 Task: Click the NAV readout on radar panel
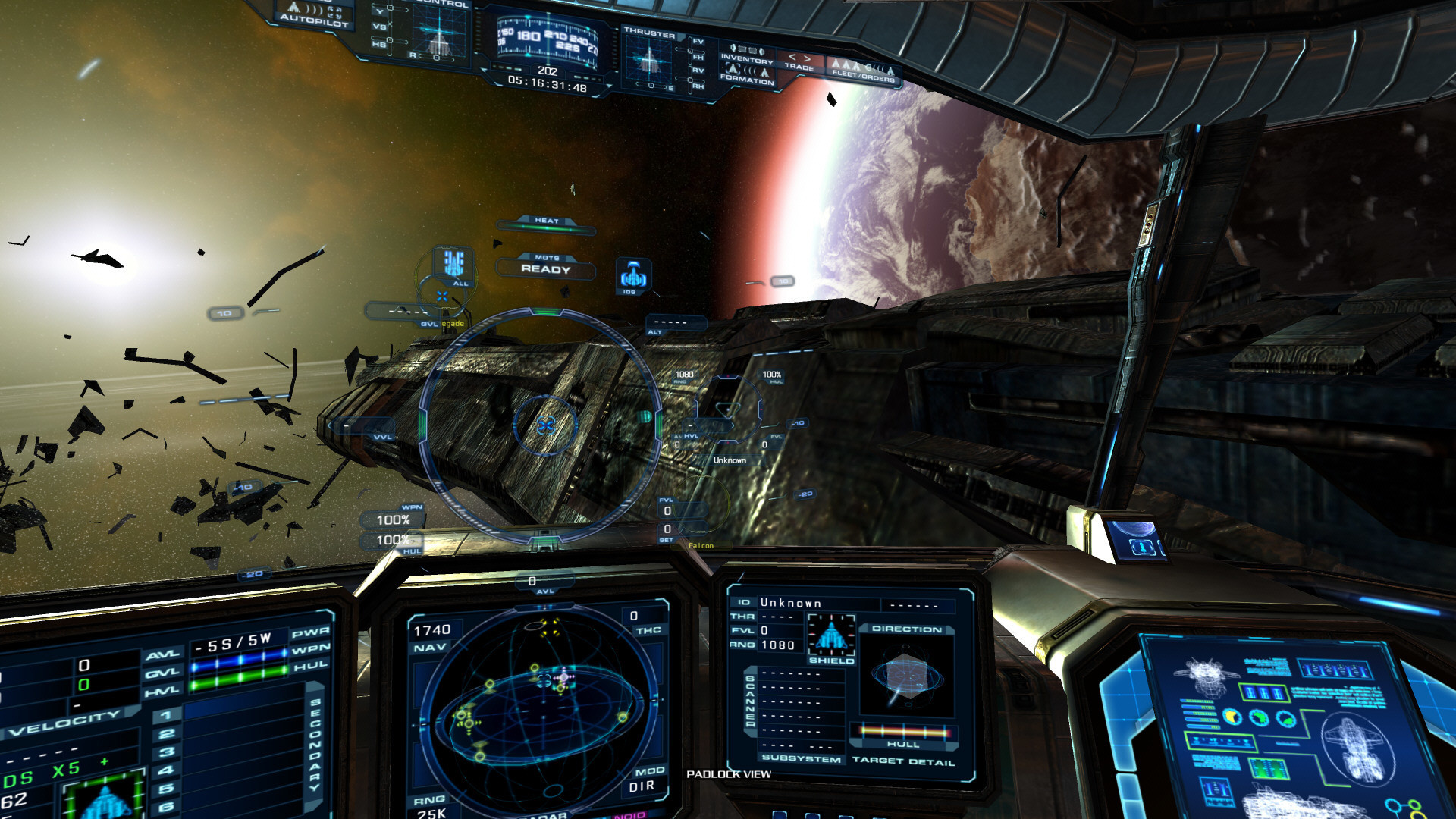pos(431,638)
